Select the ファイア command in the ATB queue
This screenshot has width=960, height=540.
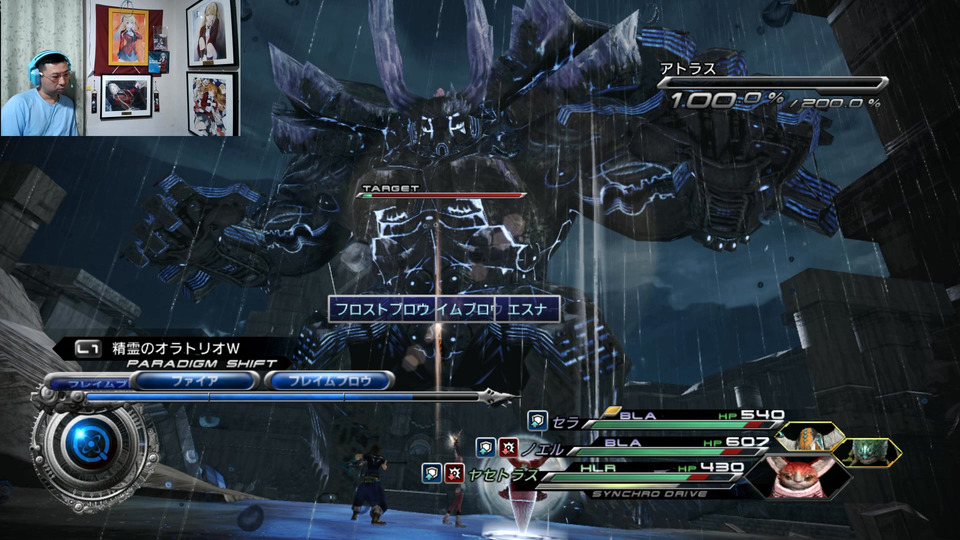pos(196,380)
